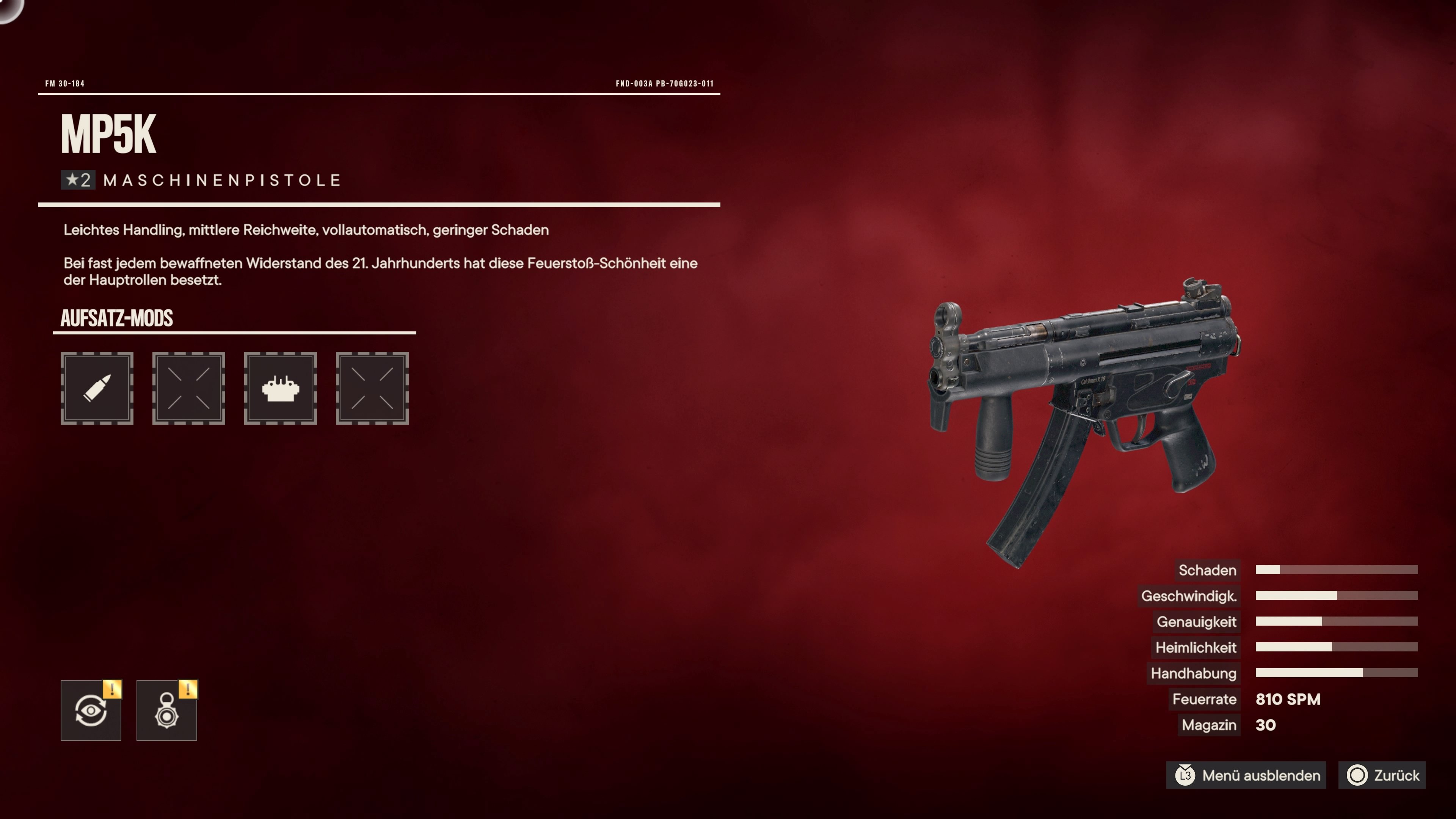Open the eye-with-arrows appearance option
Screen dimensions: 1456x819
point(91,711)
